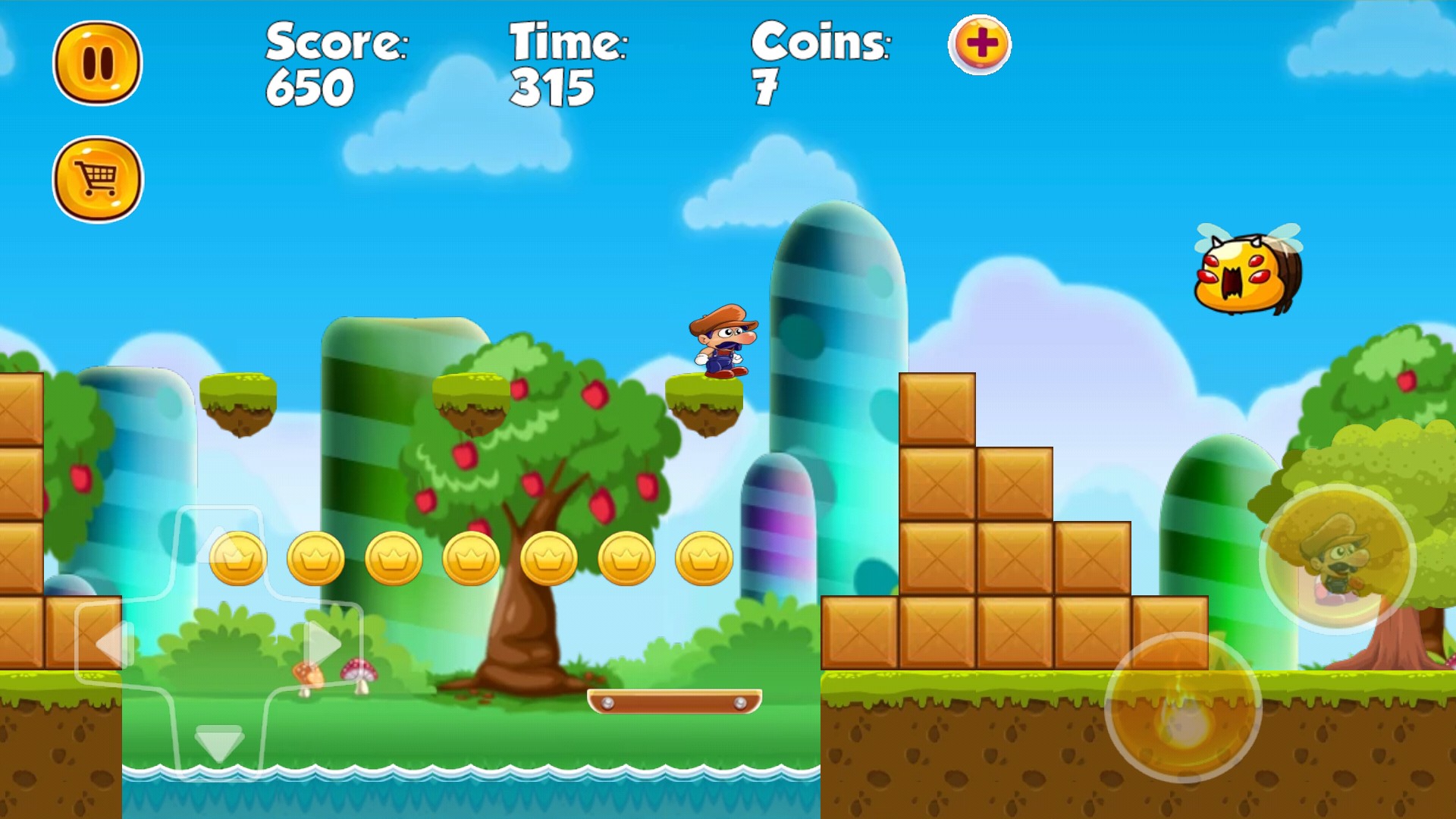Tap the jump button showing the character
Screen dimensions: 1456x819
(x=1338, y=559)
